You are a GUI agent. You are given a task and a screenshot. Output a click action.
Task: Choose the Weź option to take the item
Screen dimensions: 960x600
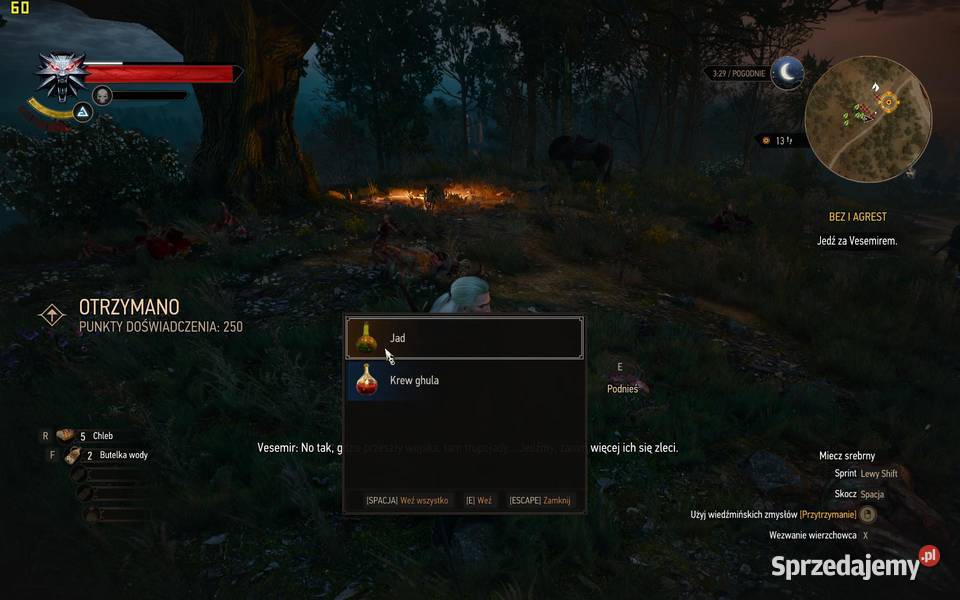coord(478,500)
